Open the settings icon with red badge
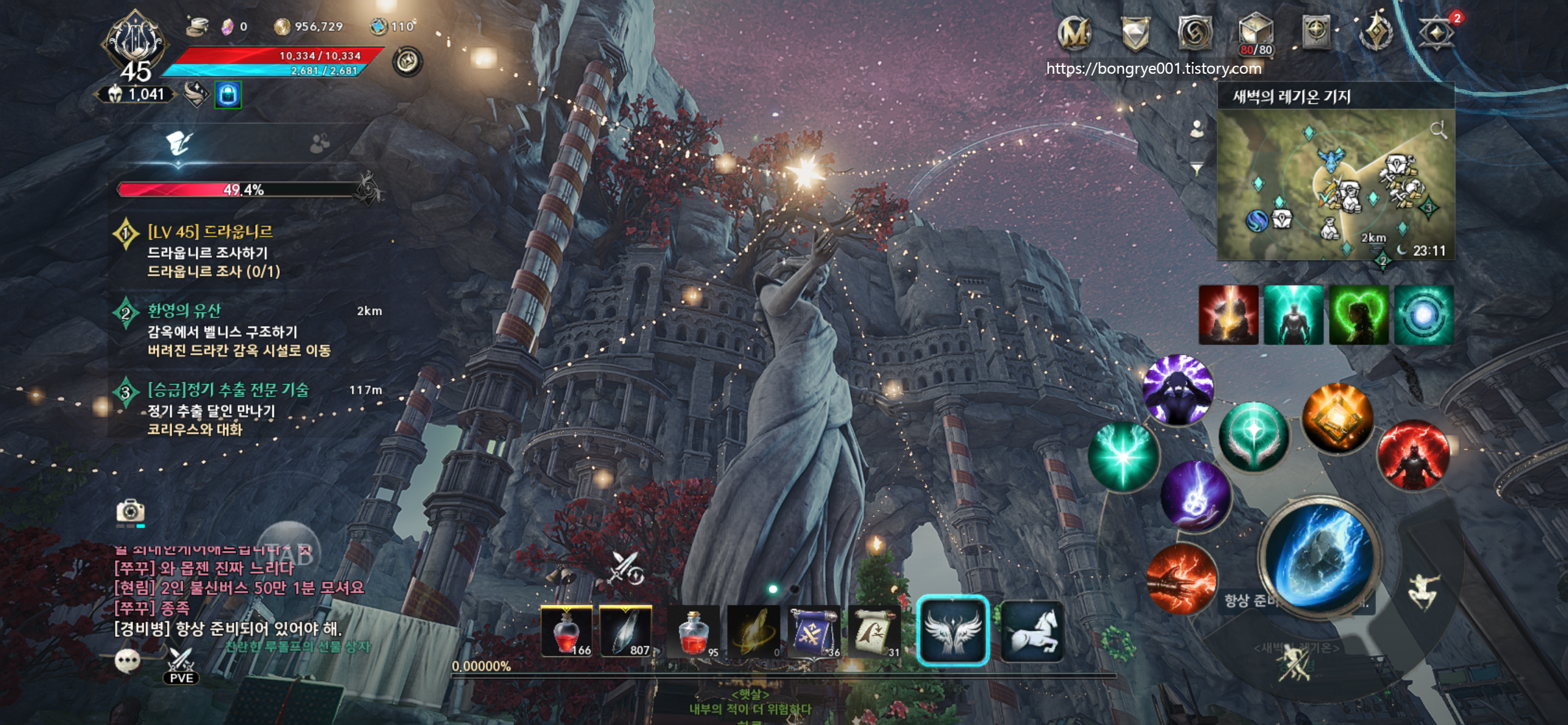 click(x=1437, y=32)
